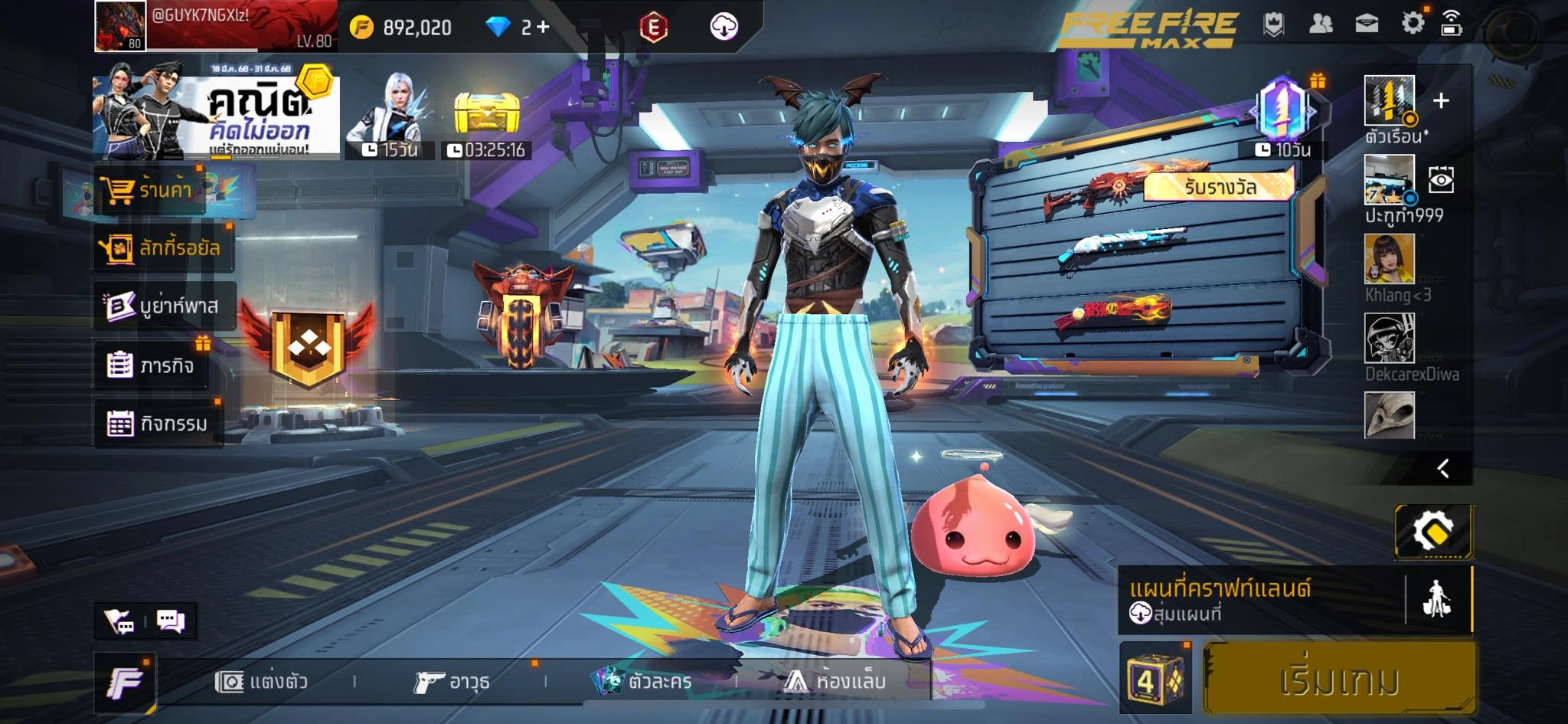
Task: Start the match with เริ่มเกม button
Action: pyautogui.click(x=1339, y=680)
